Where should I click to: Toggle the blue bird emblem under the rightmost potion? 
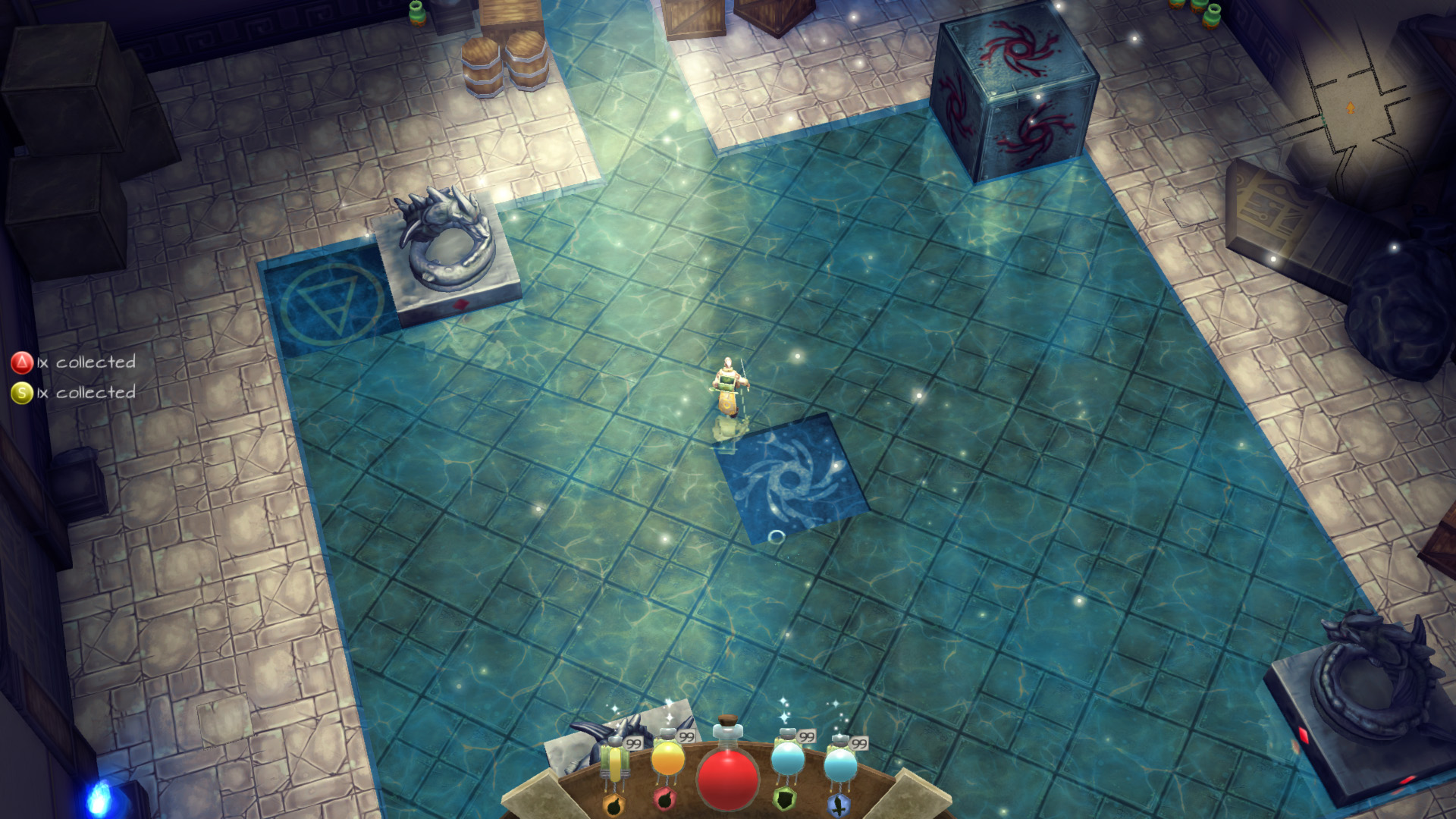click(839, 807)
